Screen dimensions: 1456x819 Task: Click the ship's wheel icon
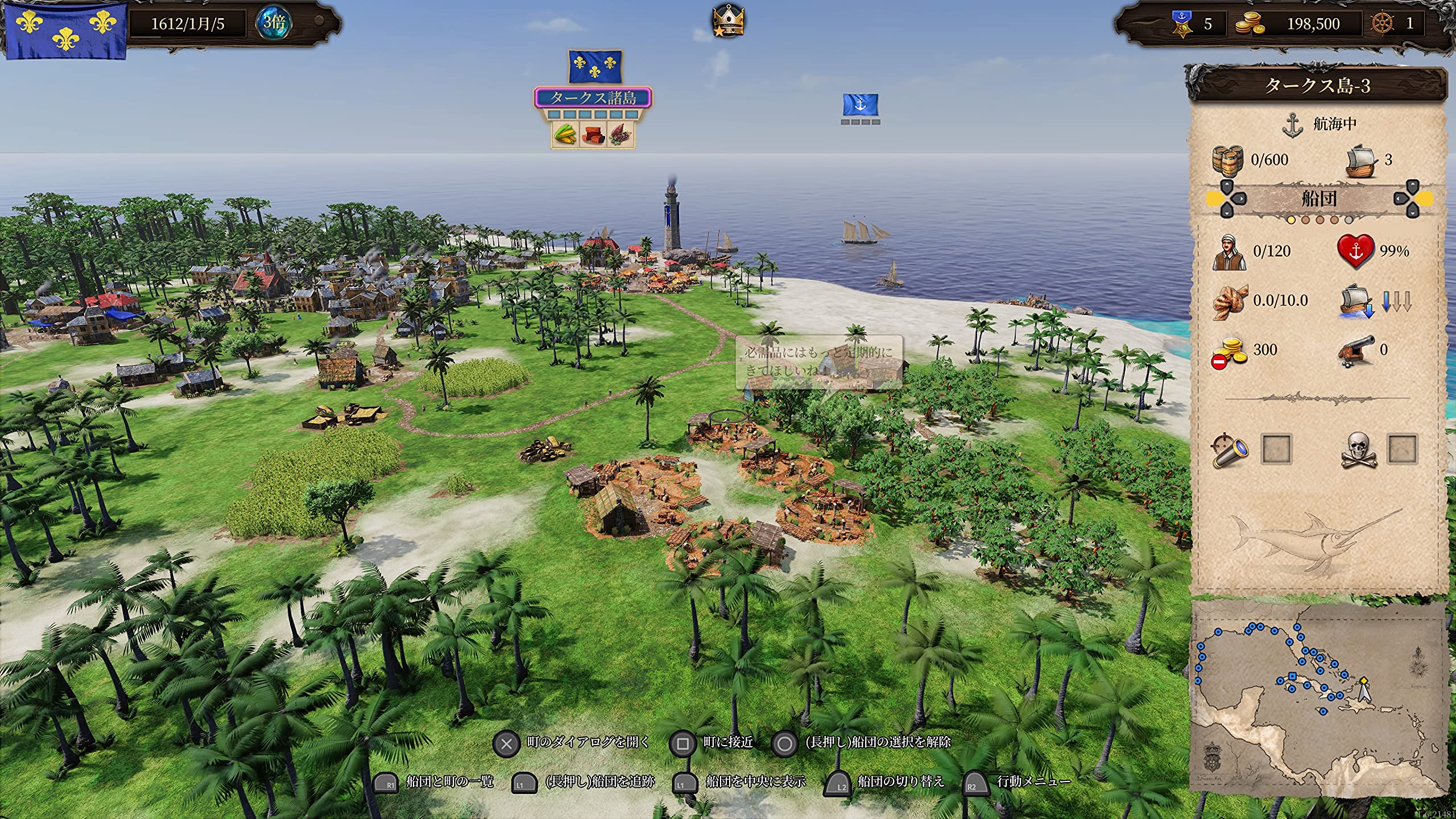tap(1383, 23)
